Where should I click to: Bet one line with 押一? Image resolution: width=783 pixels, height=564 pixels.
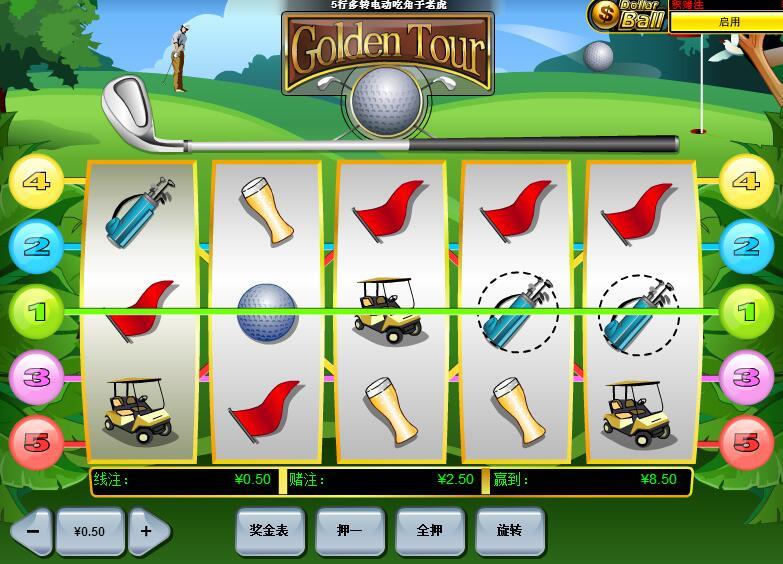coord(349,531)
